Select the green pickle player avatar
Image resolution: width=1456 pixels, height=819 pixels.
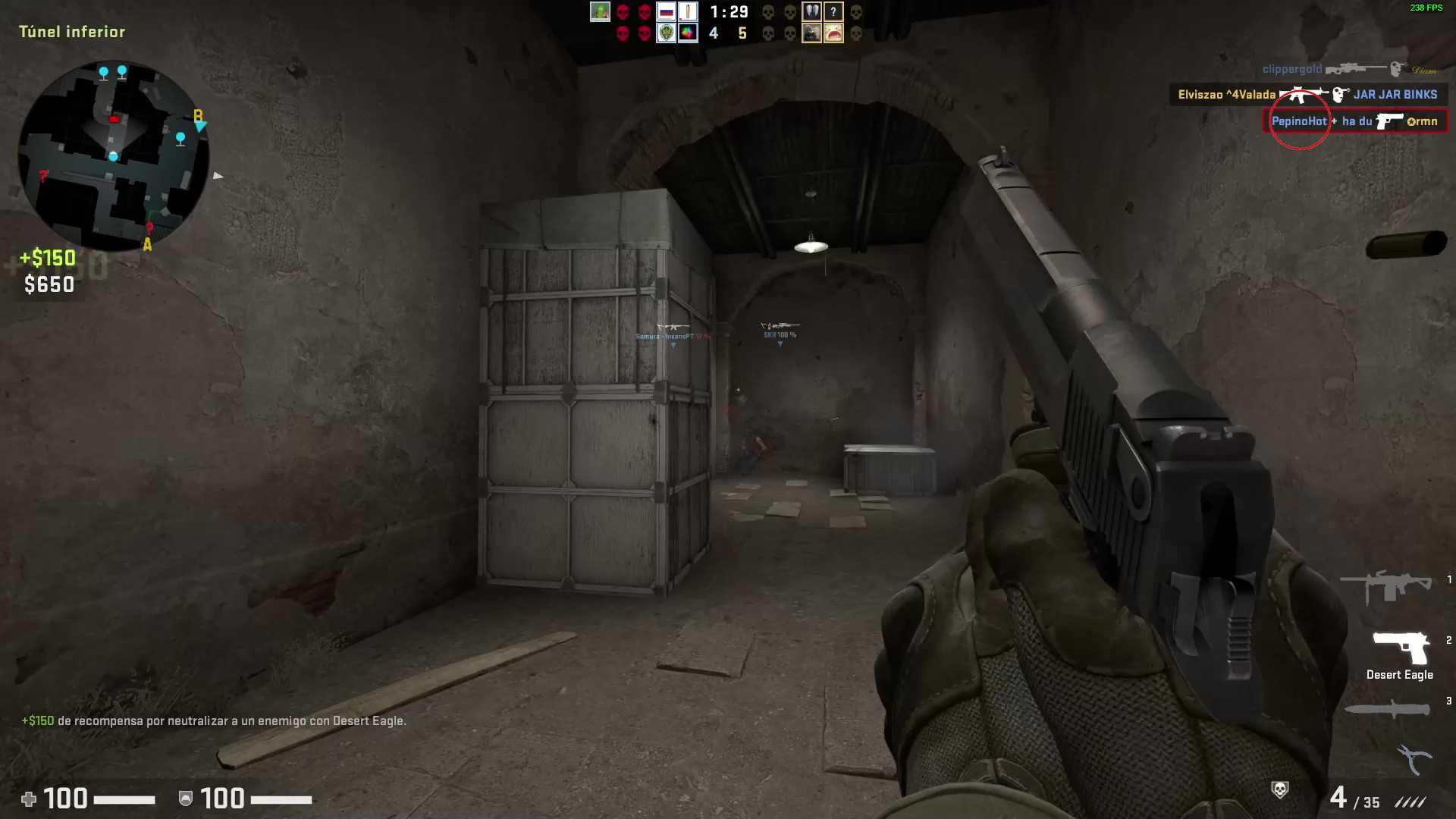coord(600,12)
